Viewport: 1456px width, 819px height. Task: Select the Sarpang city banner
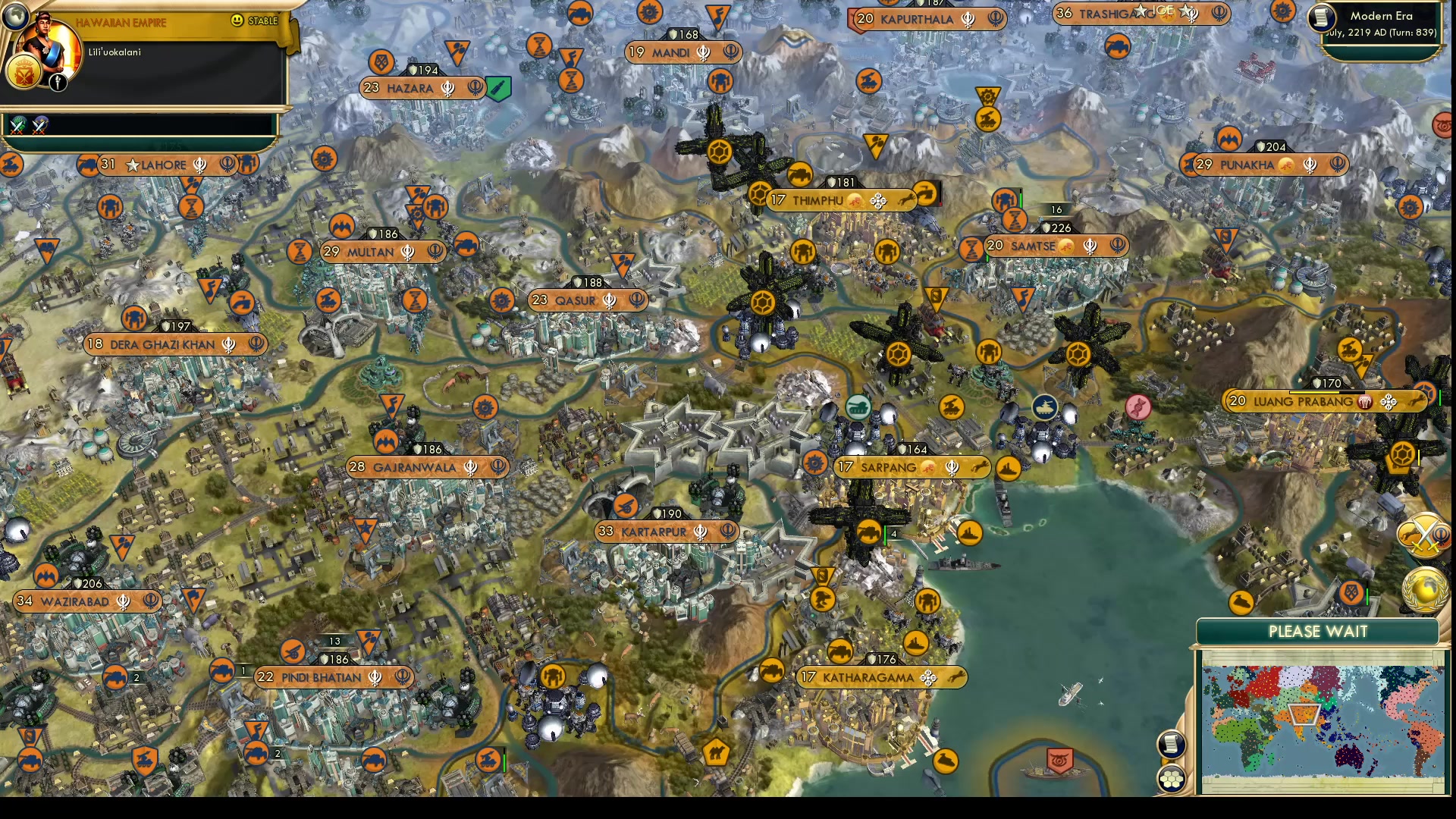[x=910, y=467]
